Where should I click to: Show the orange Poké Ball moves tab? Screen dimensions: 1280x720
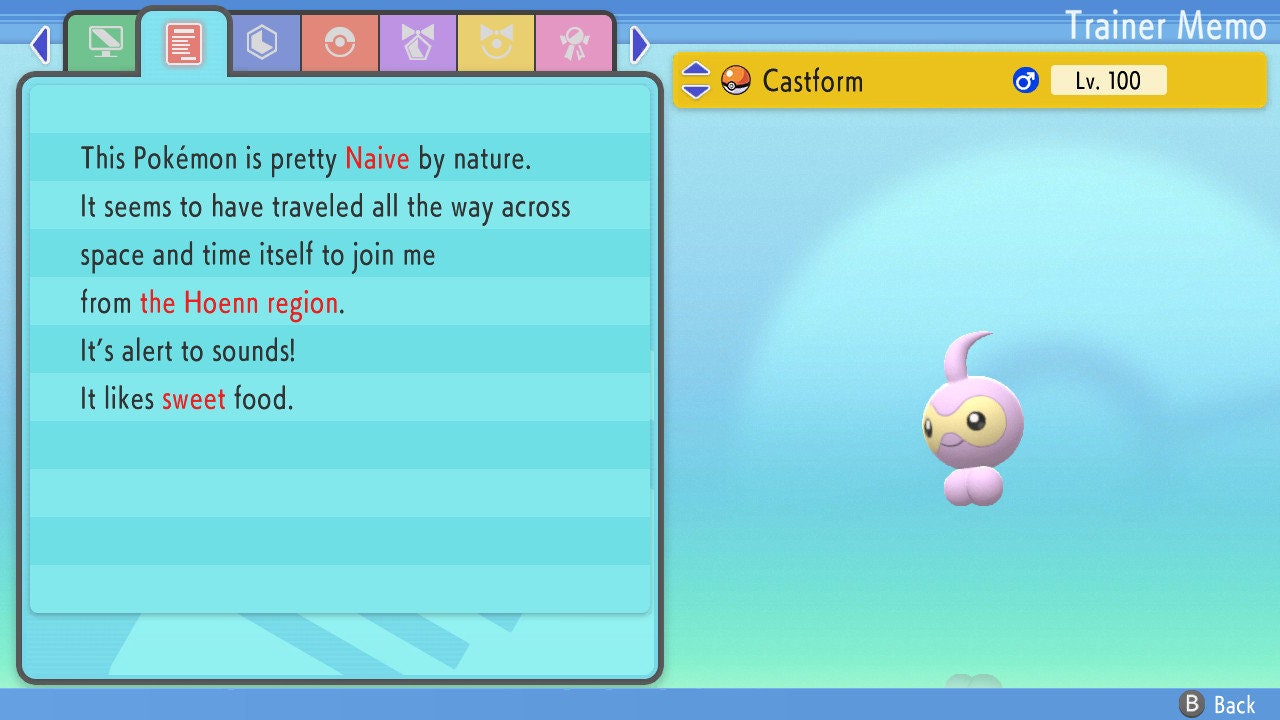[339, 43]
